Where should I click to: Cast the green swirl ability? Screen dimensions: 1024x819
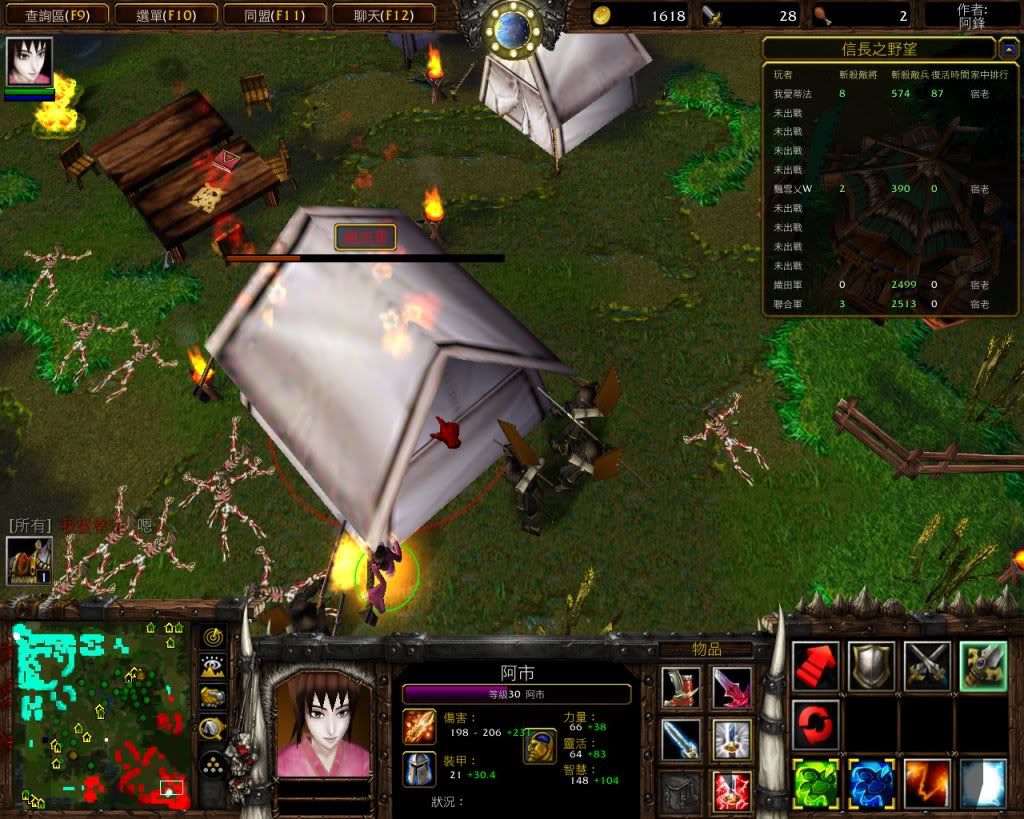pyautogui.click(x=816, y=783)
